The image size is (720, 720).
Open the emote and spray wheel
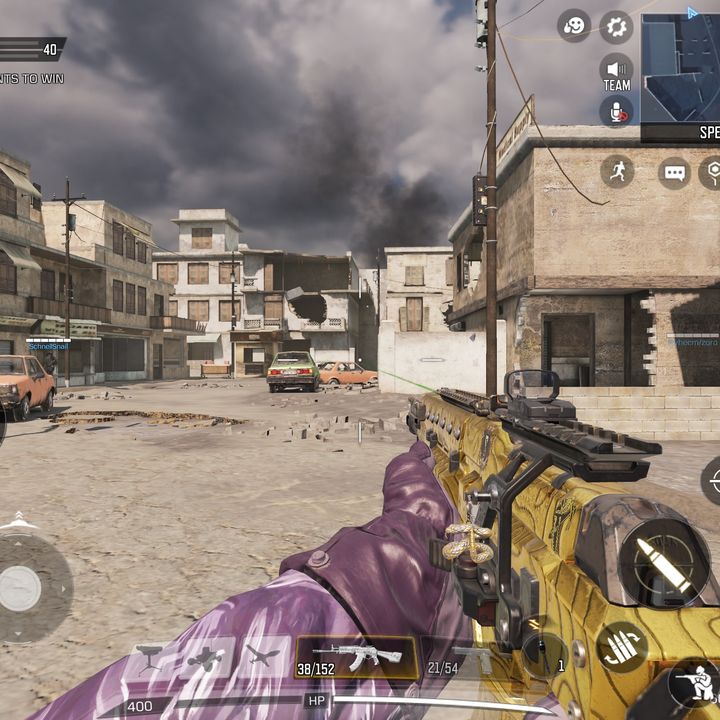pyautogui.click(x=574, y=27)
